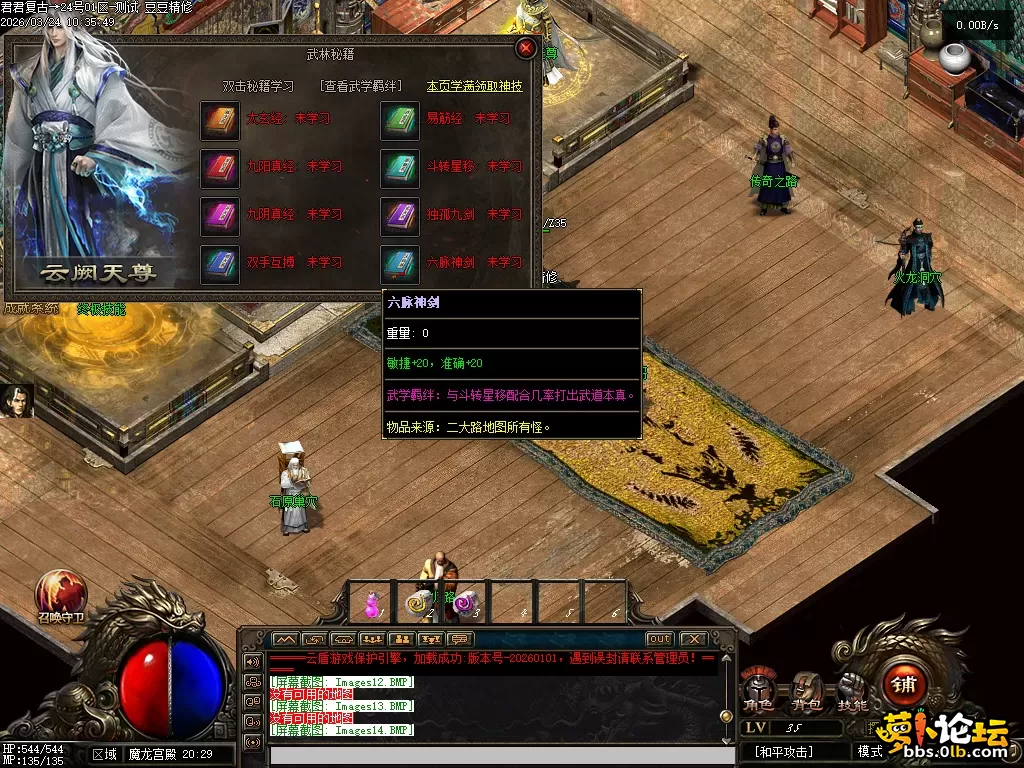Select the orange 太玄经 manual icon
1024x768 pixels.
click(219, 119)
